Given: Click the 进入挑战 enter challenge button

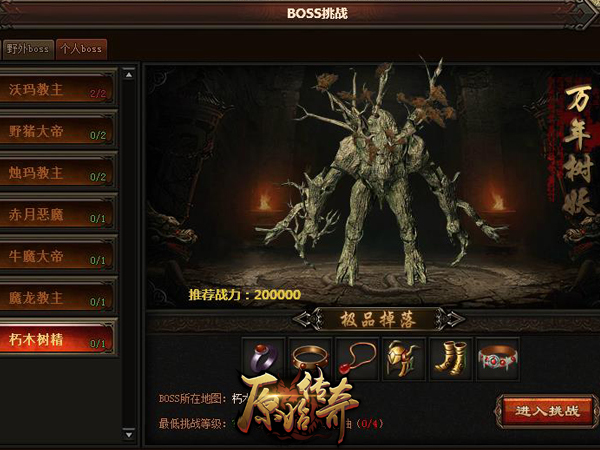Looking at the screenshot, I should [x=547, y=410].
